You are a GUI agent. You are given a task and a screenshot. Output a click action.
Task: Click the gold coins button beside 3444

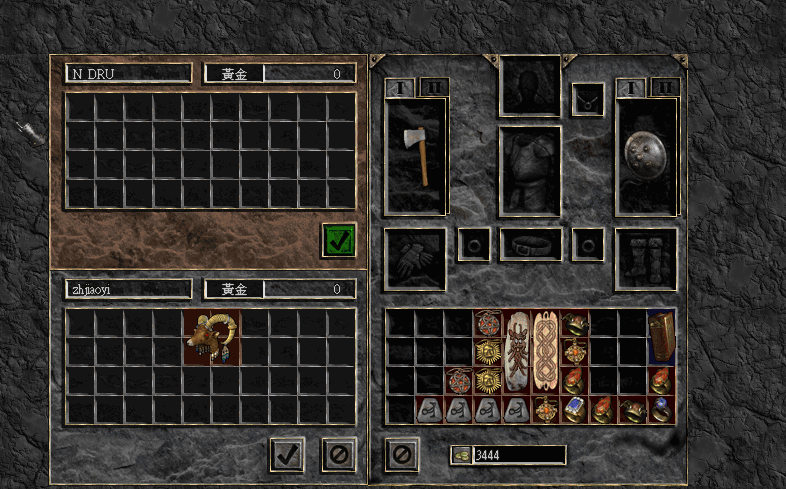[x=461, y=455]
